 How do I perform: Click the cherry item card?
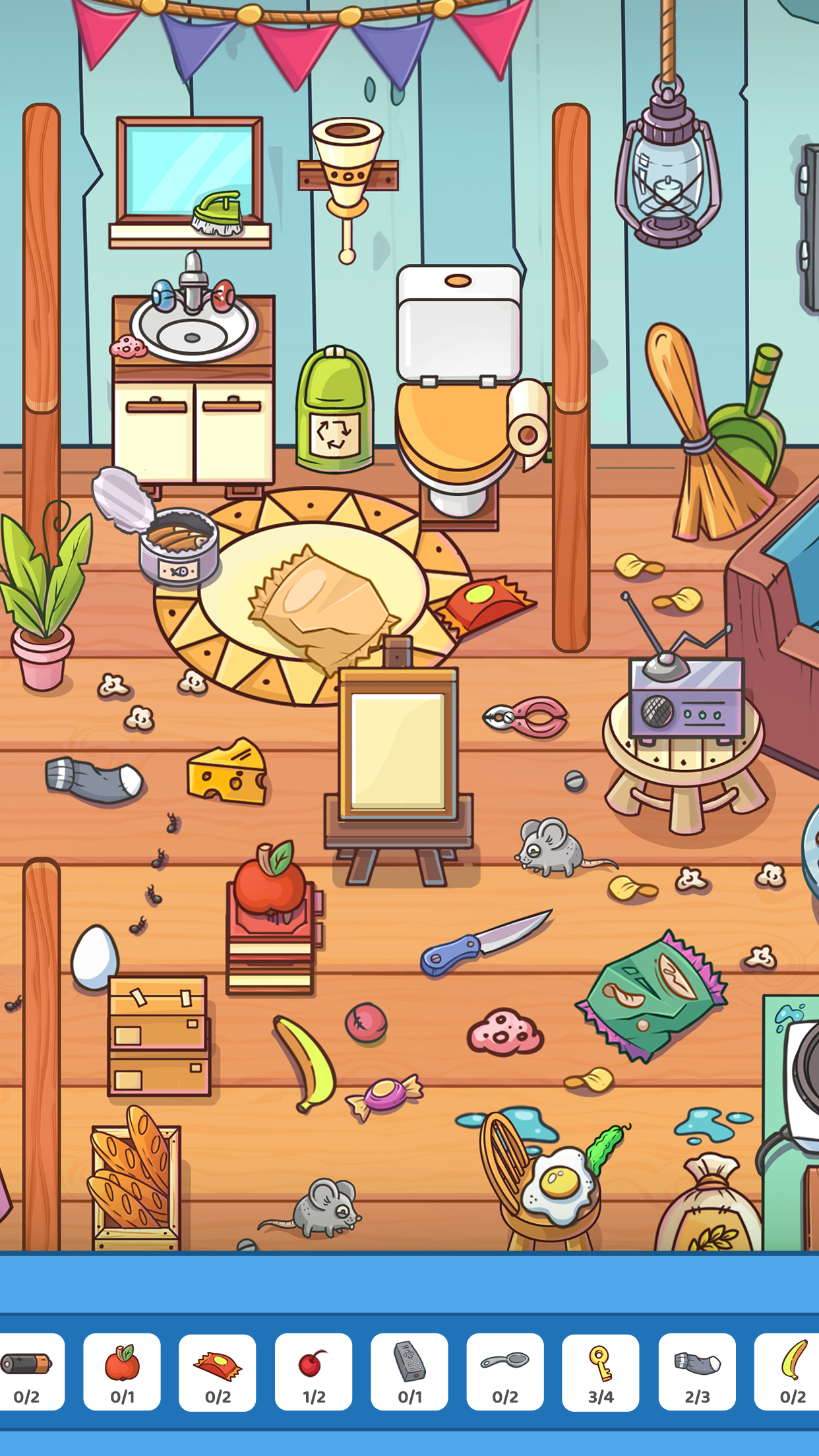point(313,1372)
